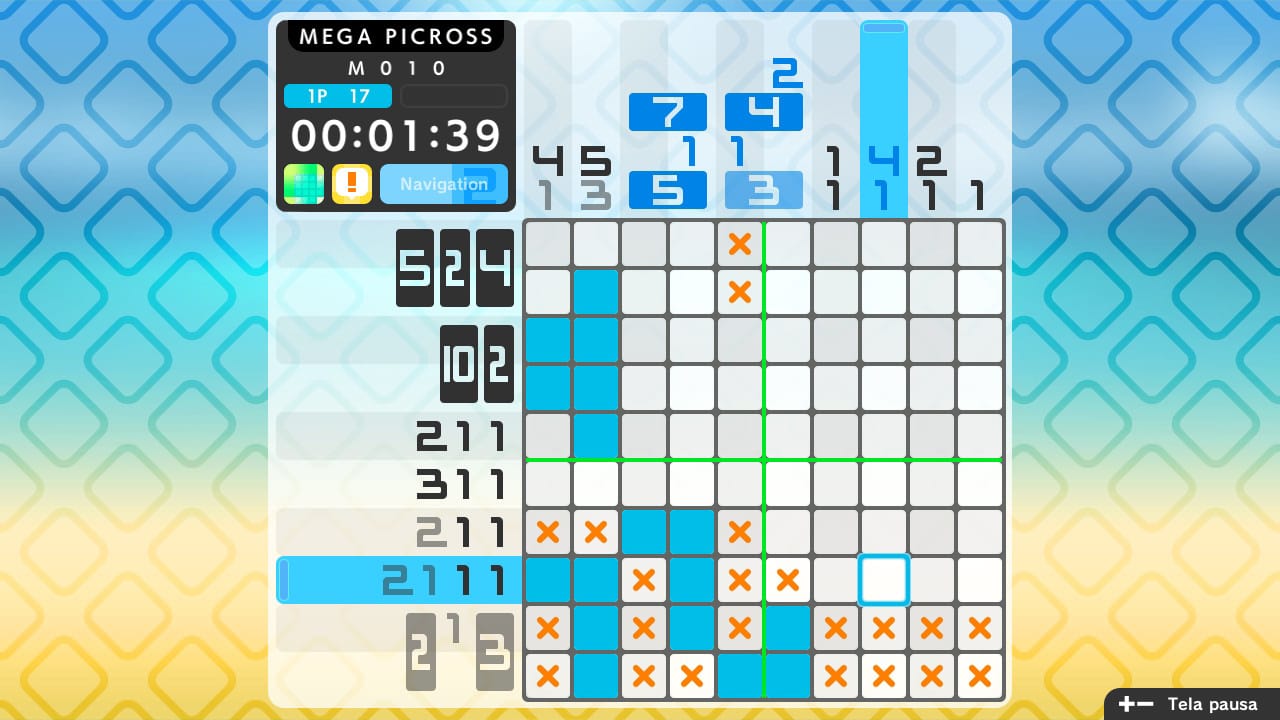Click the M010 puzzle label
This screenshot has width=1280, height=720.
click(x=395, y=68)
